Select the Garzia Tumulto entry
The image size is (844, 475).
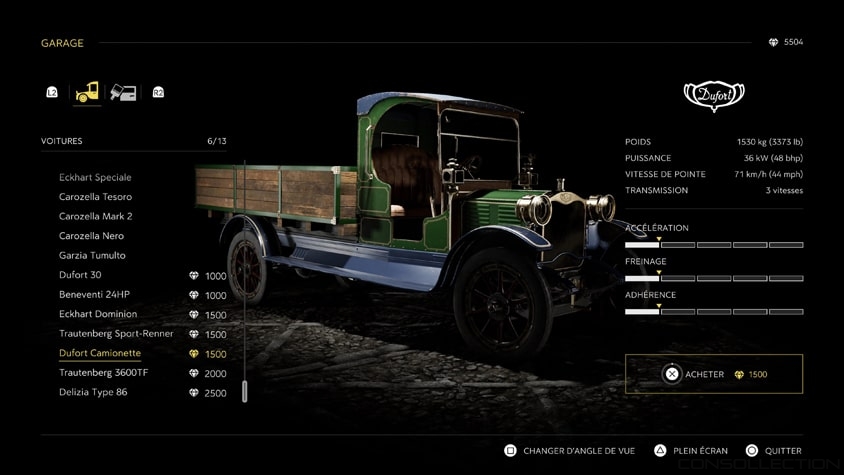pos(92,255)
